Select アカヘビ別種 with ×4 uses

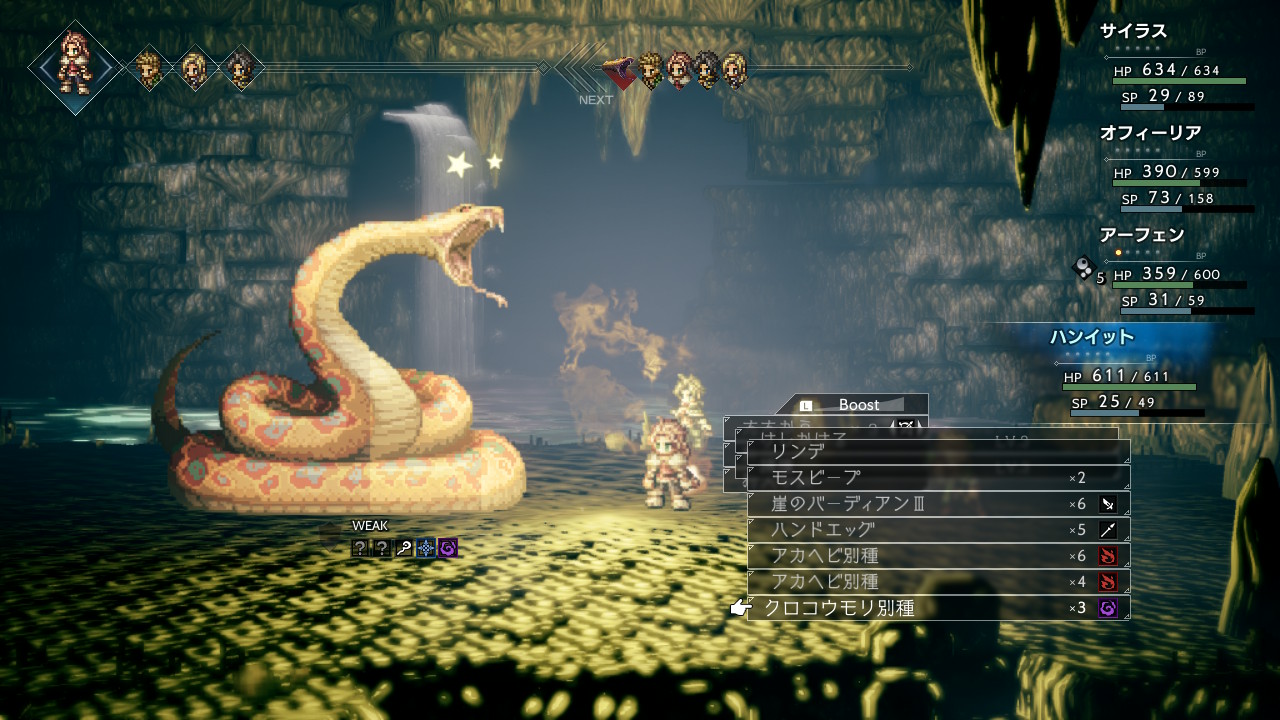point(938,582)
